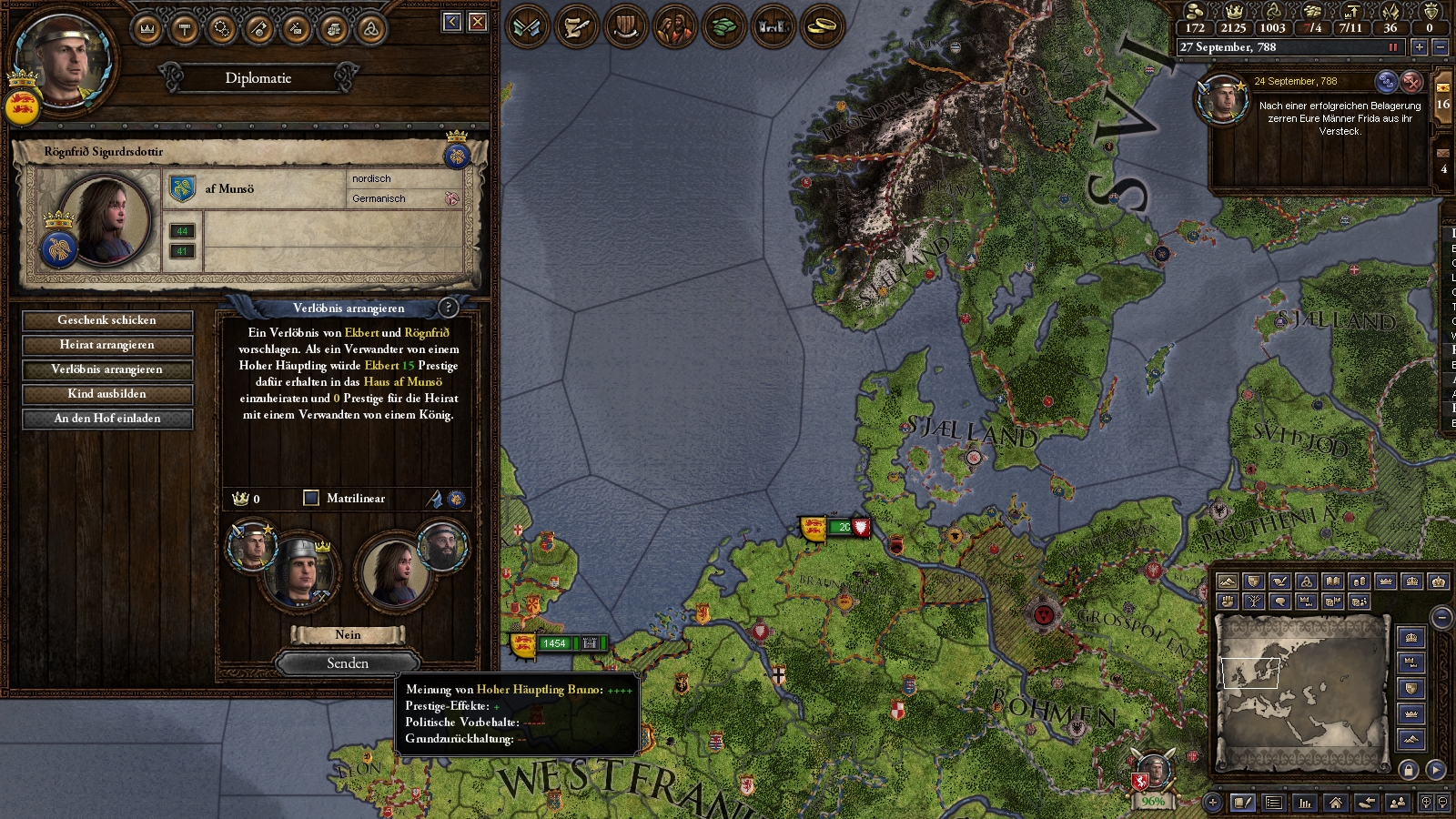The width and height of the screenshot is (1456, 819).
Task: Open the scroll and quill menu
Action: [x=576, y=26]
